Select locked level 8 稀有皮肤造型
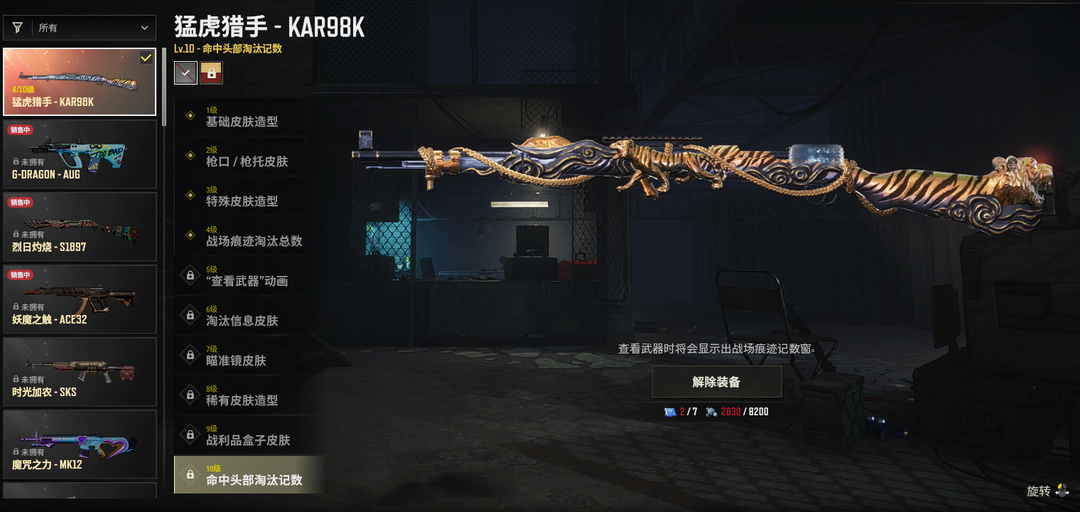 coord(248,395)
